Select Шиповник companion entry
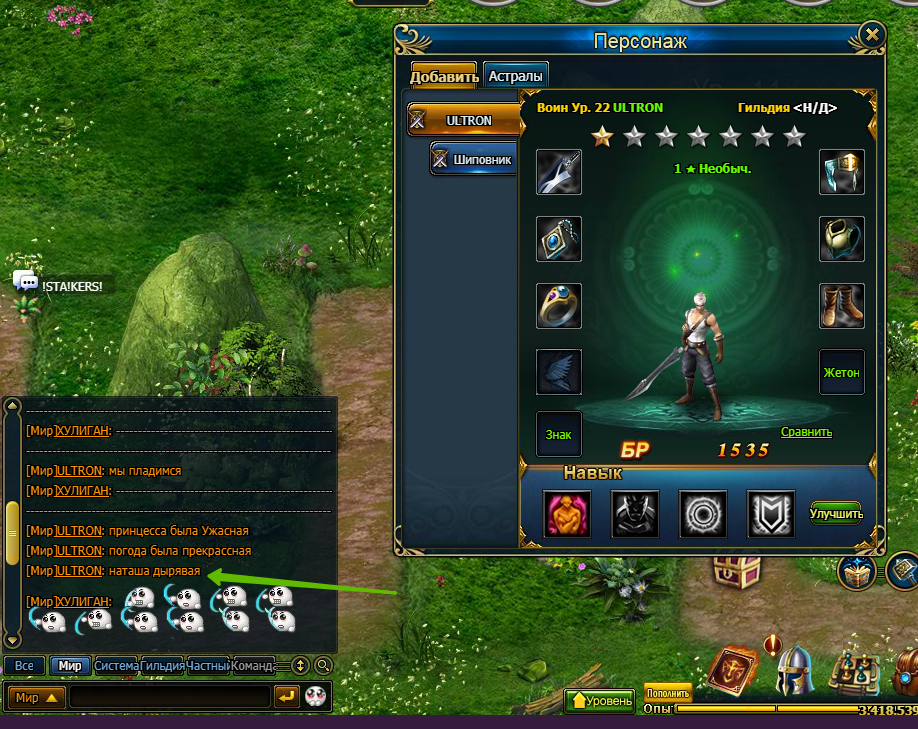The image size is (918, 729). click(x=474, y=158)
